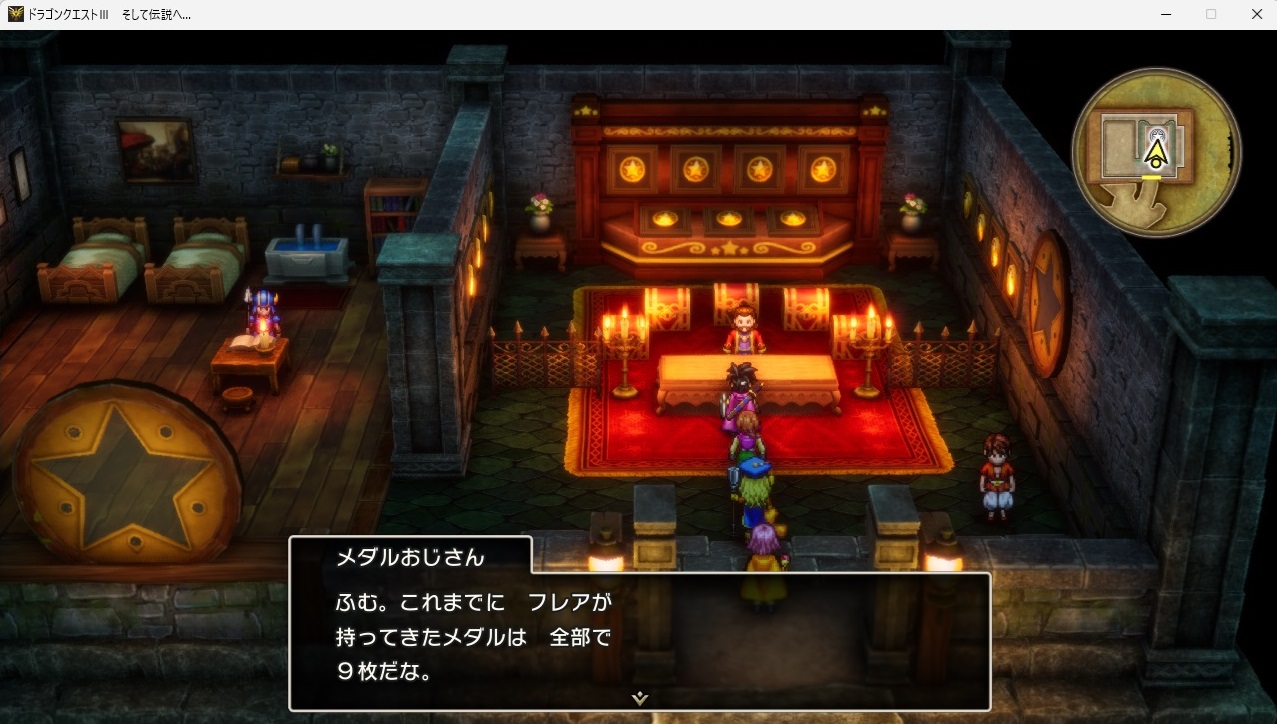This screenshot has height=724, width=1277.
Task: Close the game window
Action: [x=1256, y=14]
